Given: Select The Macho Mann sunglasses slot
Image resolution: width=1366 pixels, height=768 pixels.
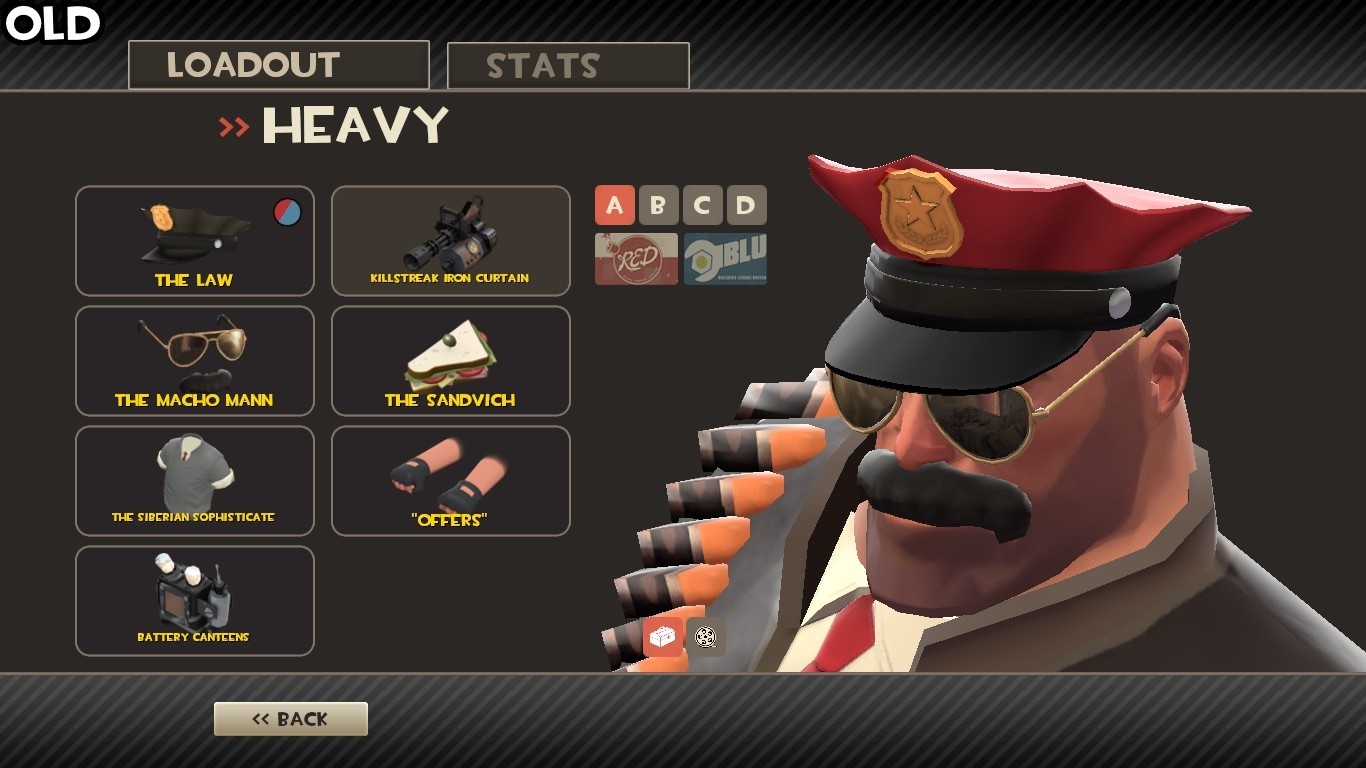Looking at the screenshot, I should coord(193,360).
